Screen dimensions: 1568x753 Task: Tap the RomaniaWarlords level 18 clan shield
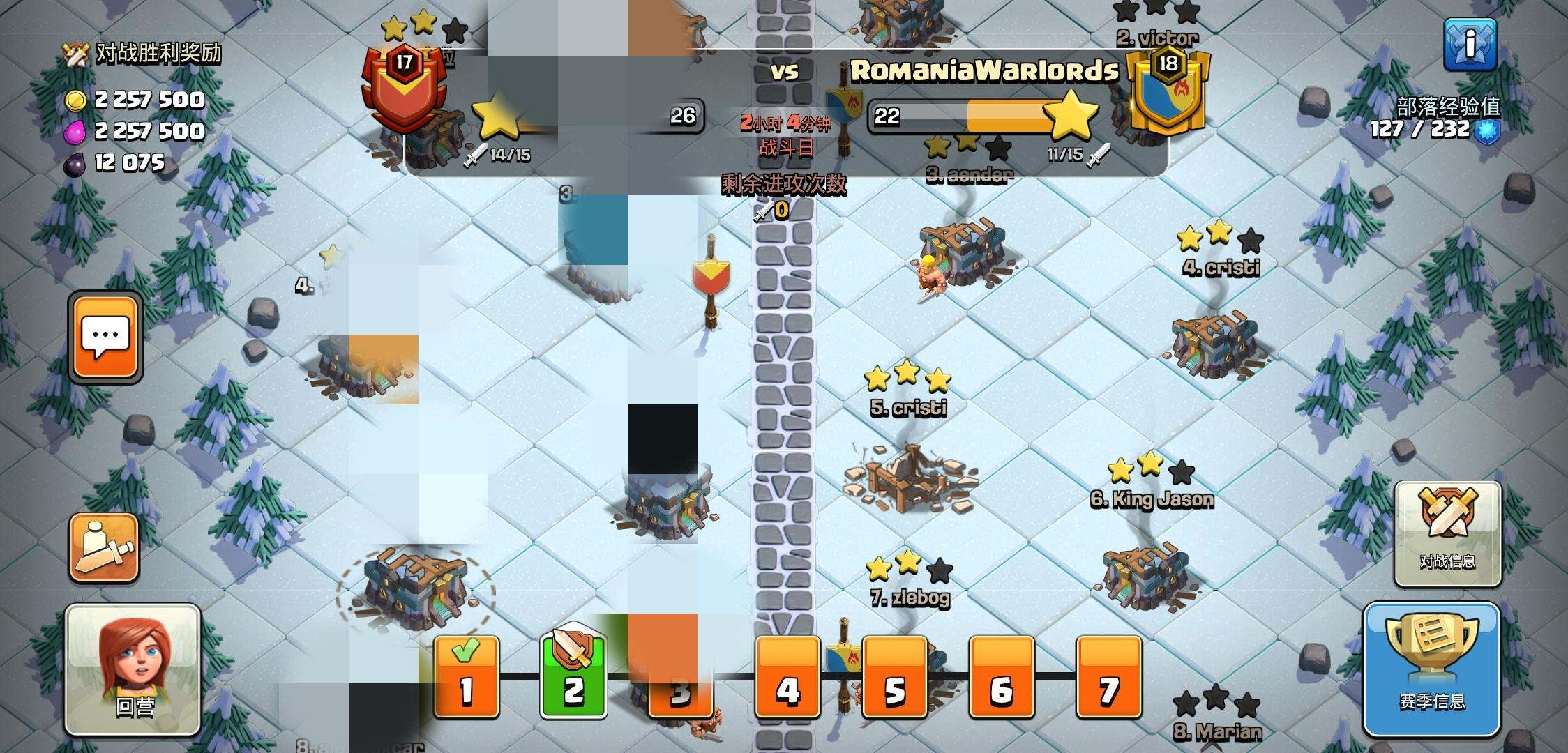pyautogui.click(x=1166, y=91)
